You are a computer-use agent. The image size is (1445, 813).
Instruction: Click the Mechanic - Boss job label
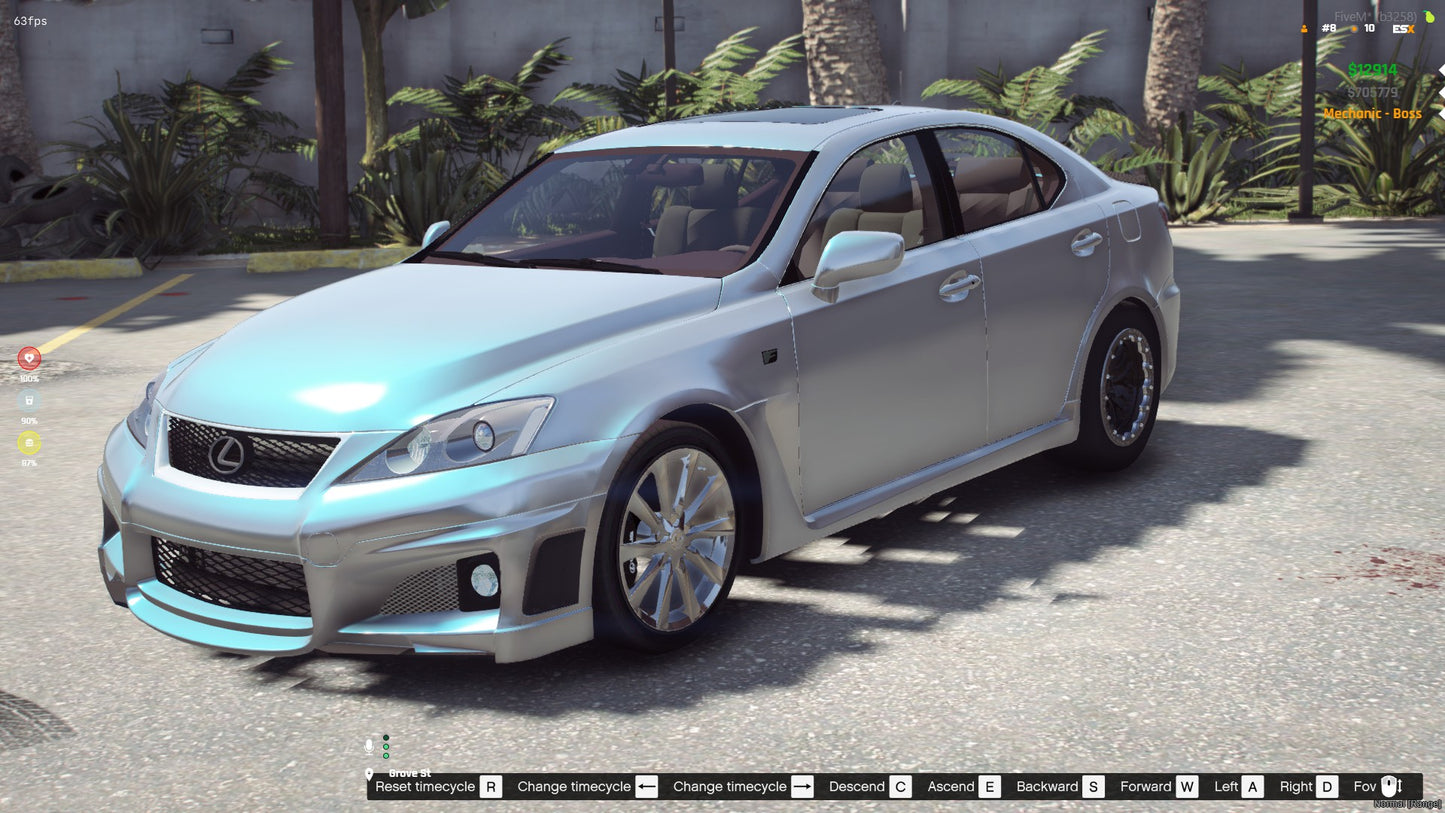pos(1373,113)
